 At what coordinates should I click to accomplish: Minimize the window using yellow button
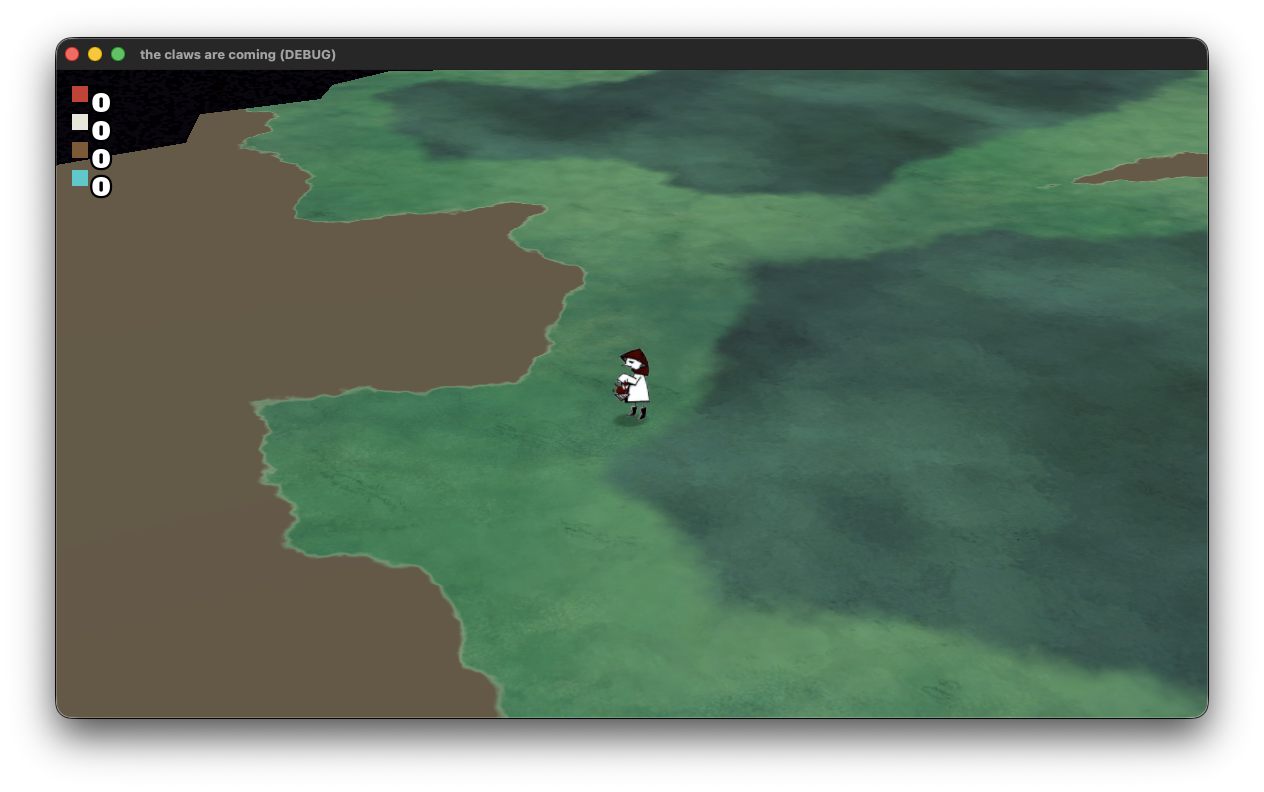(x=95, y=54)
